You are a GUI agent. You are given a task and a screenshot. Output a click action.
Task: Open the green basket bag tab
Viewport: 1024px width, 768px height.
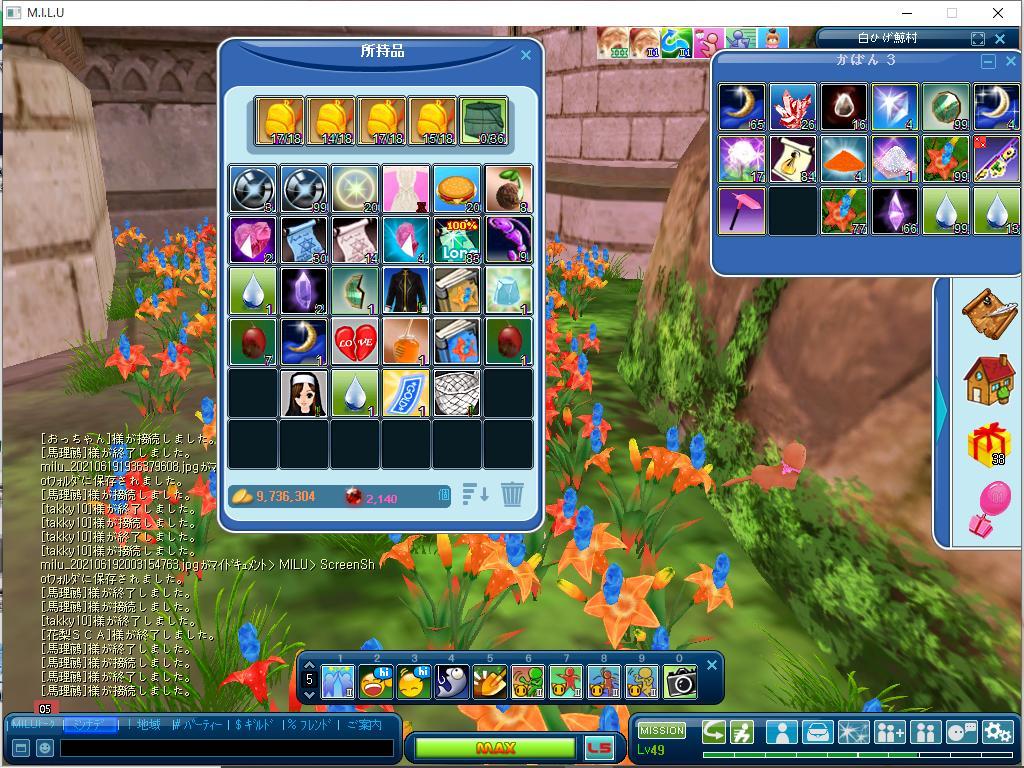pyautogui.click(x=484, y=122)
